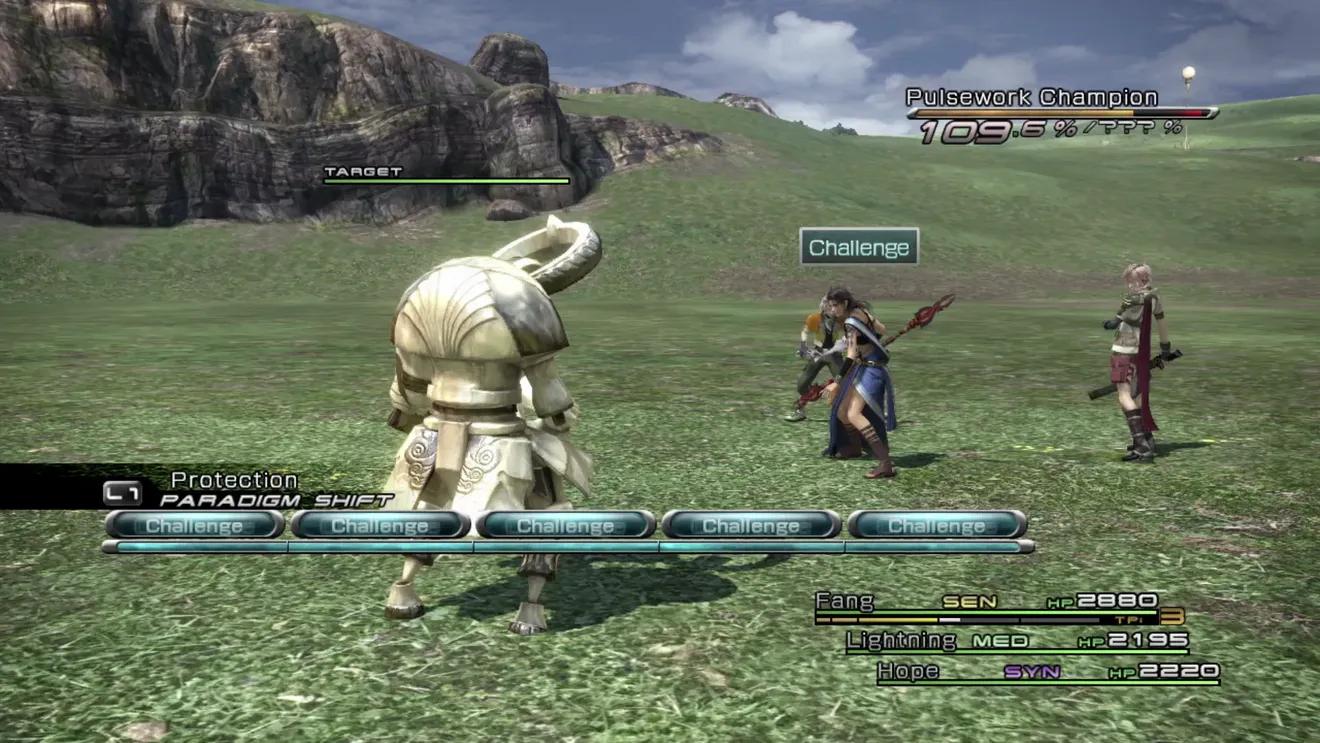Image resolution: width=1320 pixels, height=743 pixels.
Task: Select Hope's party status row
Action: pyautogui.click(x=1047, y=672)
